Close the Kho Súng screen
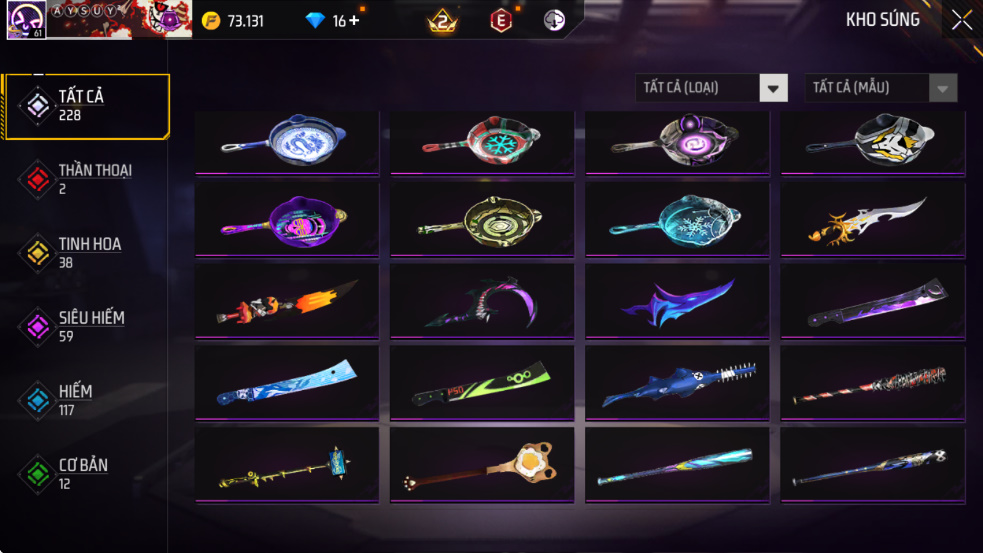This screenshot has height=553, width=983. (961, 20)
